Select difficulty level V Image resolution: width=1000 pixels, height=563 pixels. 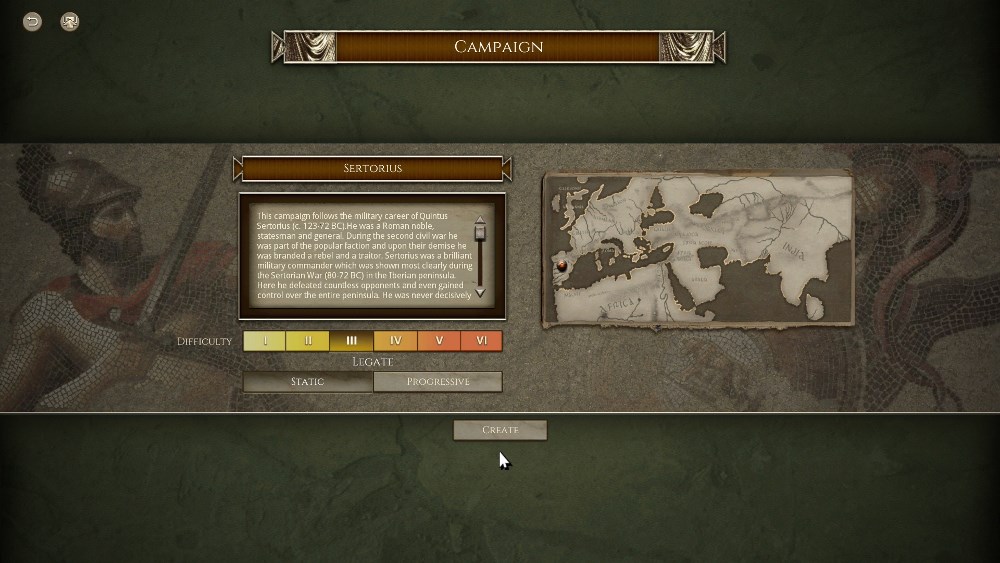438,341
